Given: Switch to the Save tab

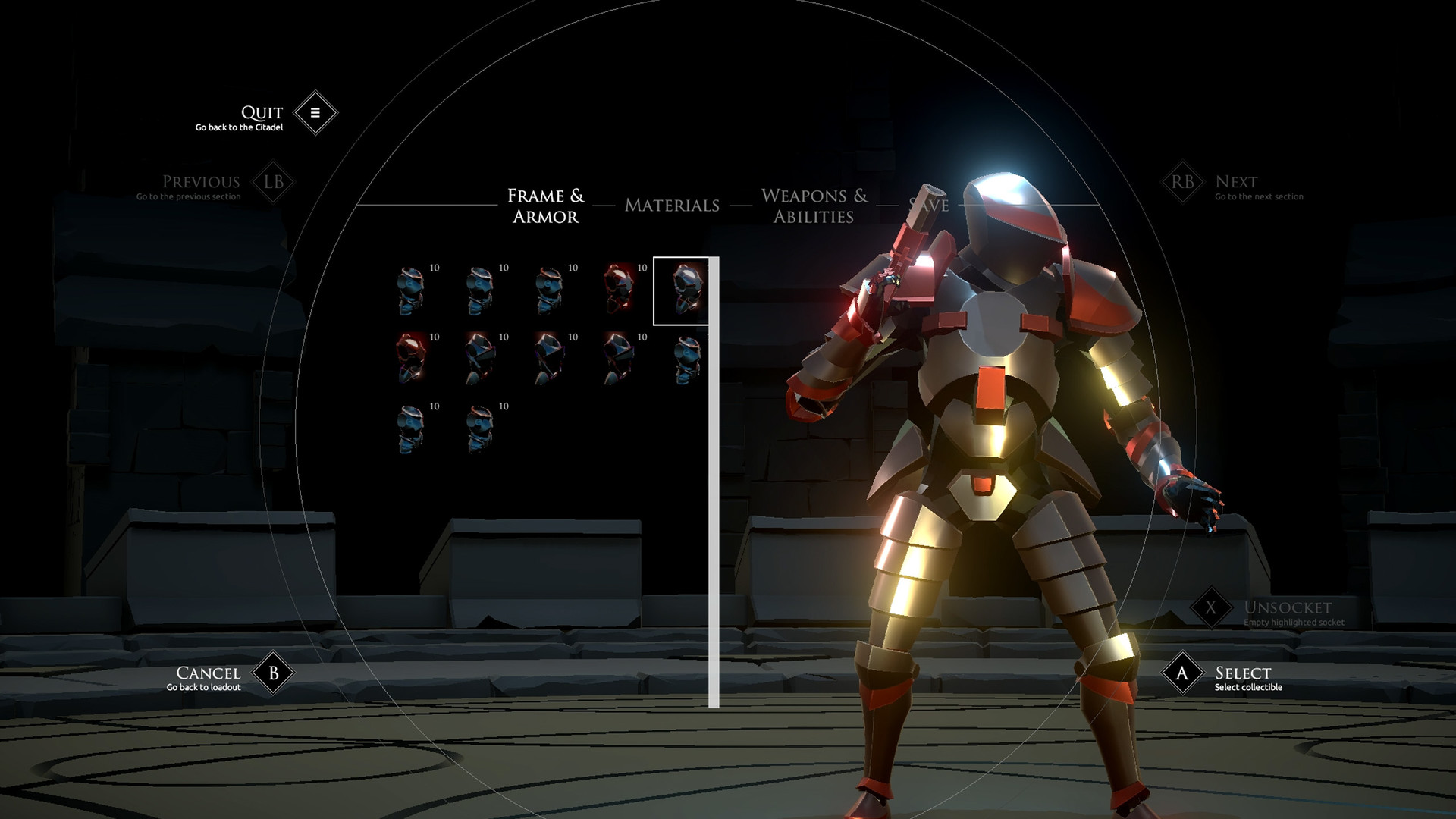Looking at the screenshot, I should 930,205.
